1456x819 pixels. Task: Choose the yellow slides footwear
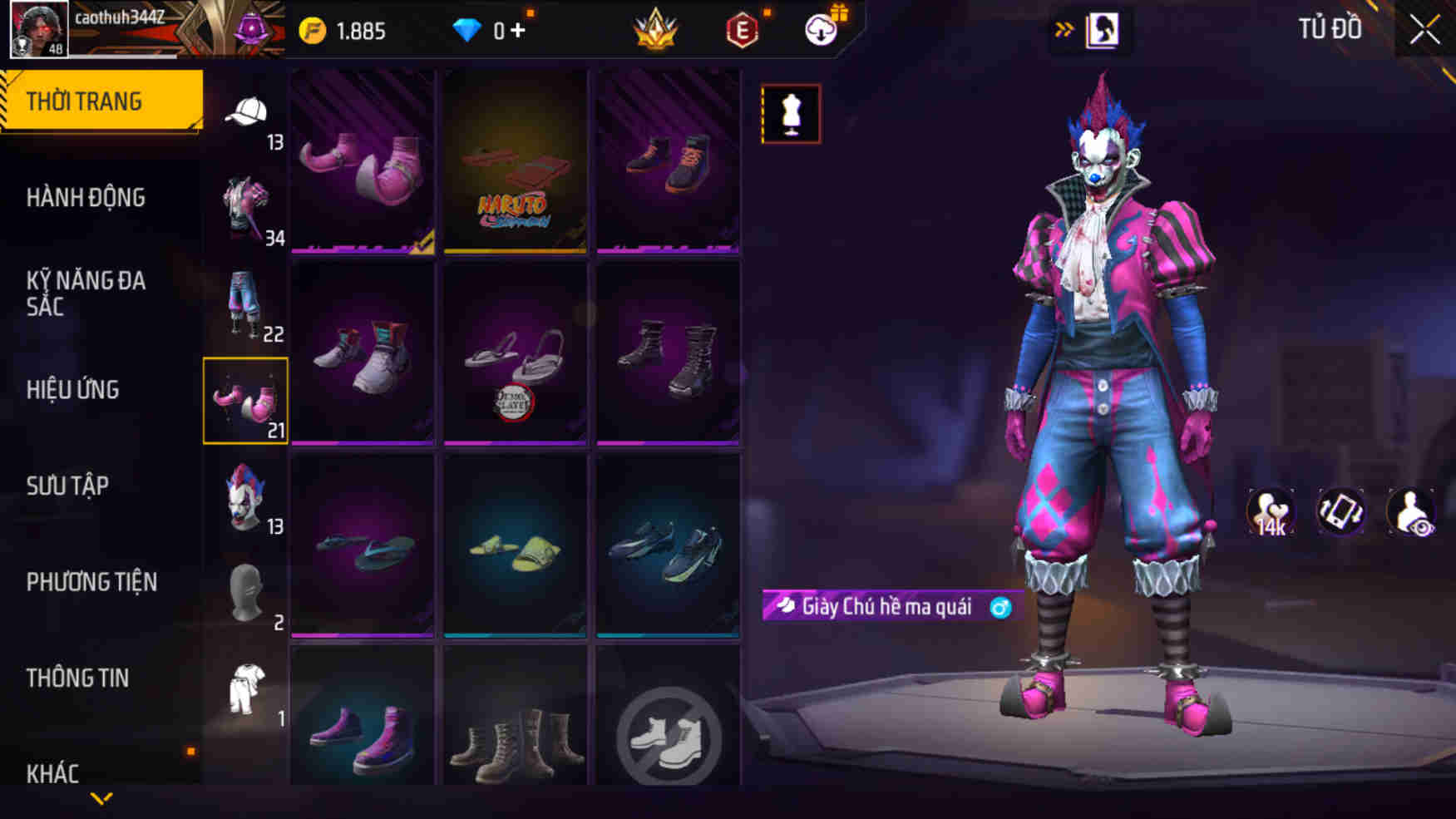[515, 546]
